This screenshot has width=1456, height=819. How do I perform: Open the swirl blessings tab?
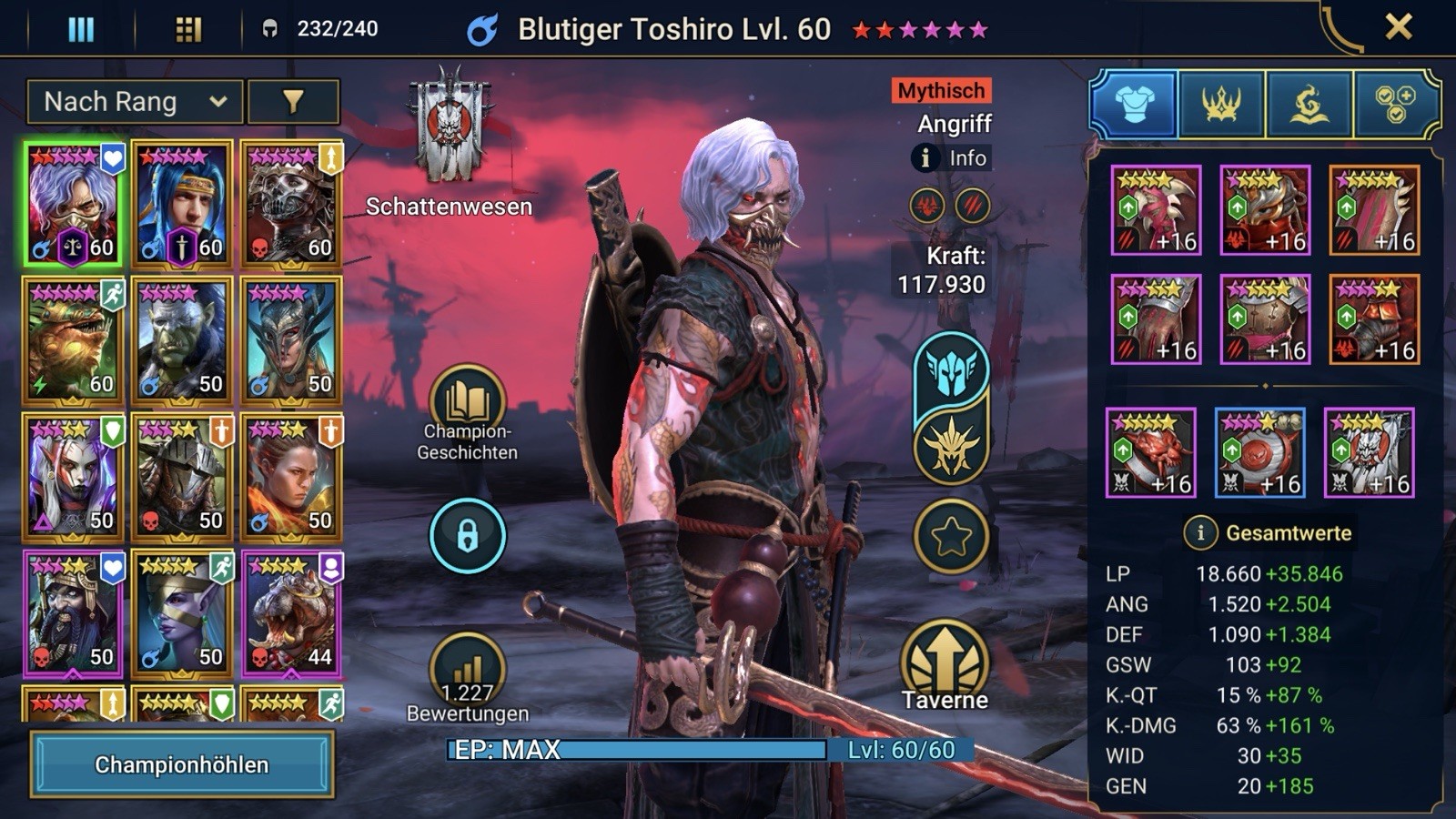pyautogui.click(x=1309, y=105)
